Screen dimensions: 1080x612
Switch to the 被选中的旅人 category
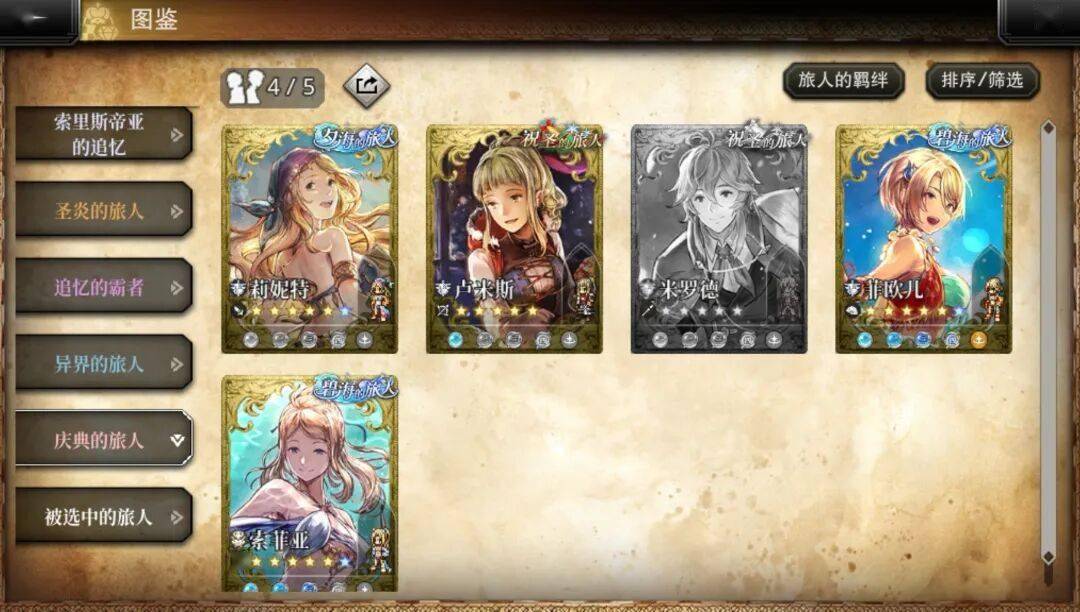pos(103,516)
